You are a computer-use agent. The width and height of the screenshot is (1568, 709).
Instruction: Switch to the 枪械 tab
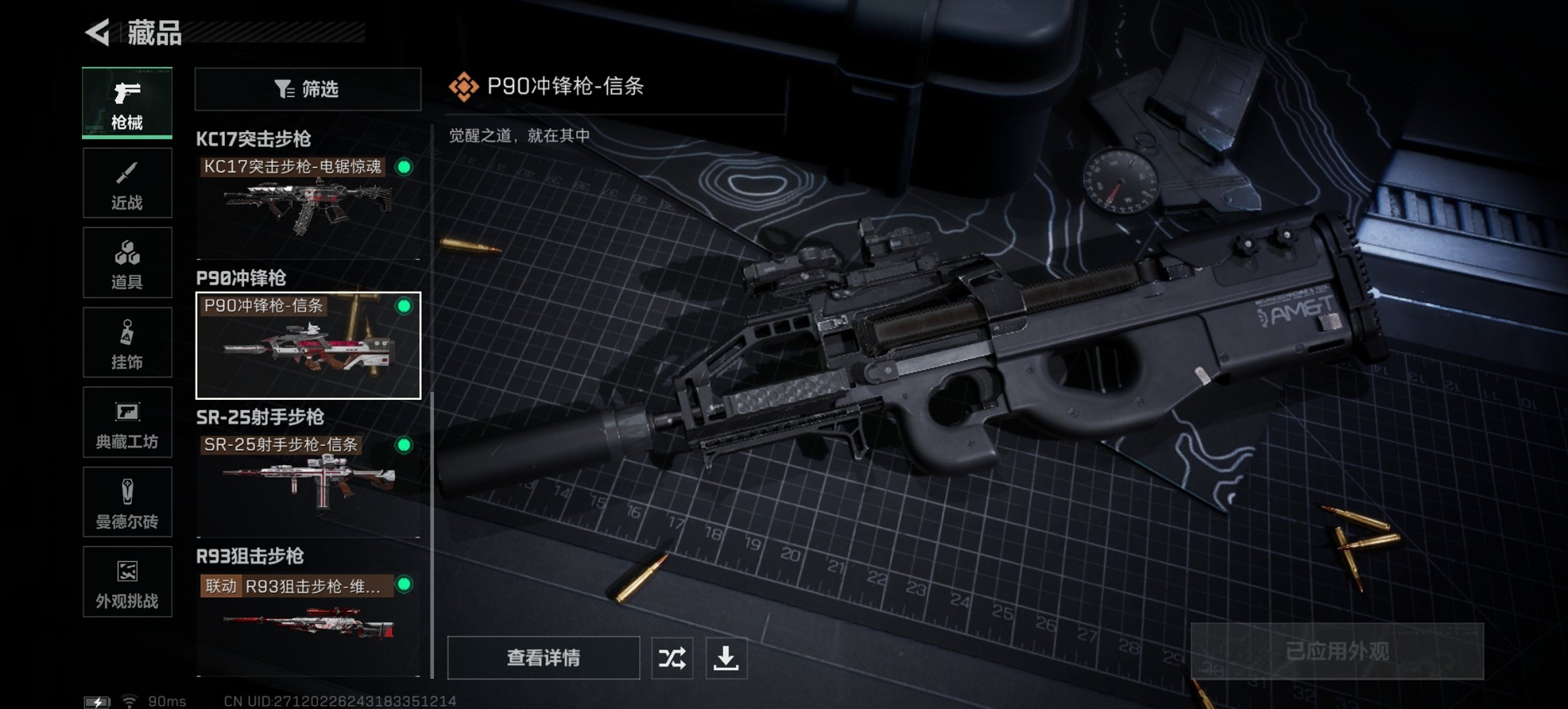click(x=127, y=103)
